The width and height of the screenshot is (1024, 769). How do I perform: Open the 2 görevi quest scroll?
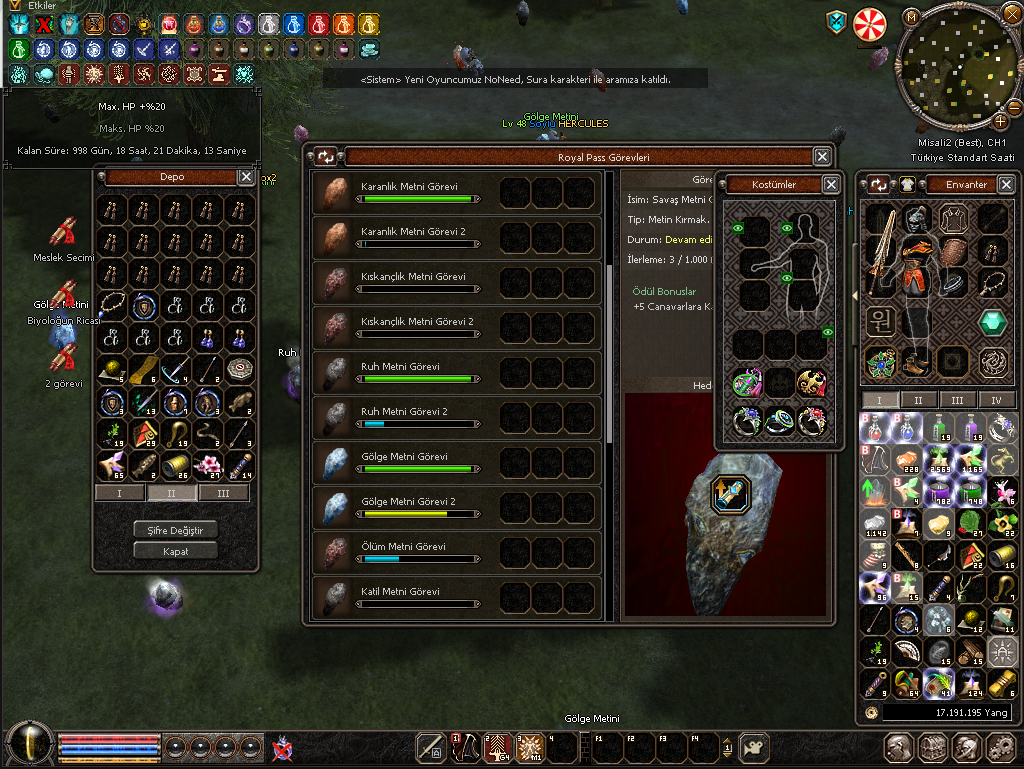tap(65, 358)
